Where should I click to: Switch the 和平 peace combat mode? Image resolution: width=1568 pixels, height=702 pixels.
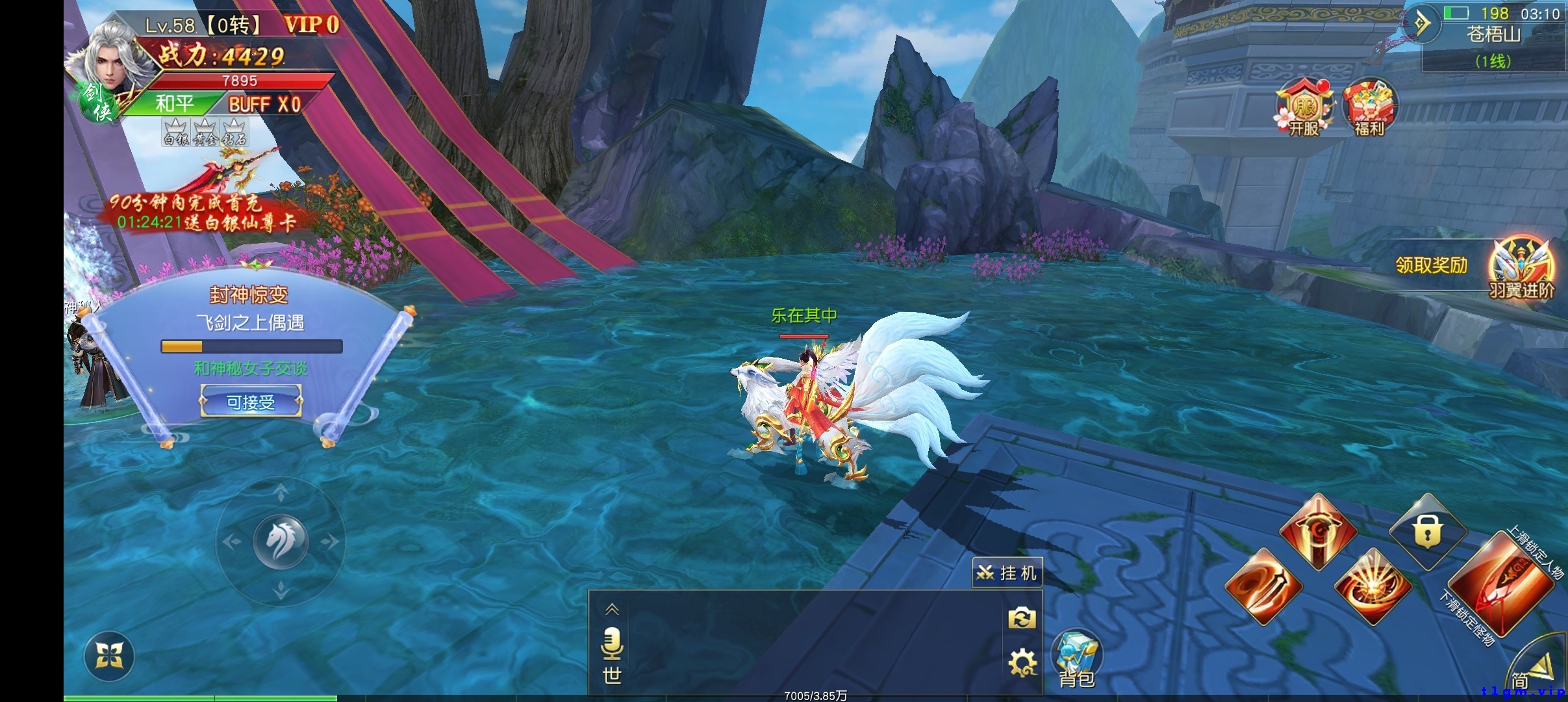coord(174,104)
